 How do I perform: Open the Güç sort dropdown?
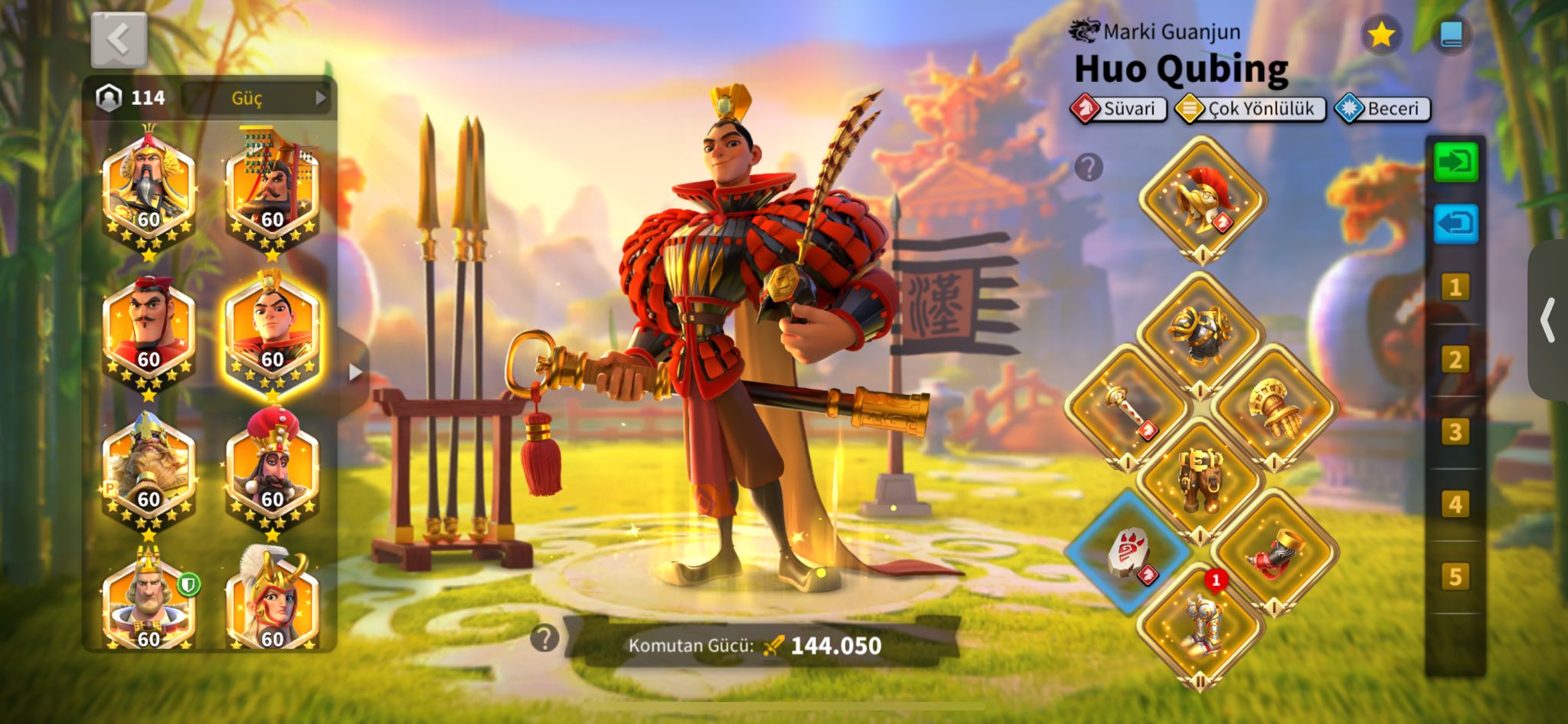point(256,98)
